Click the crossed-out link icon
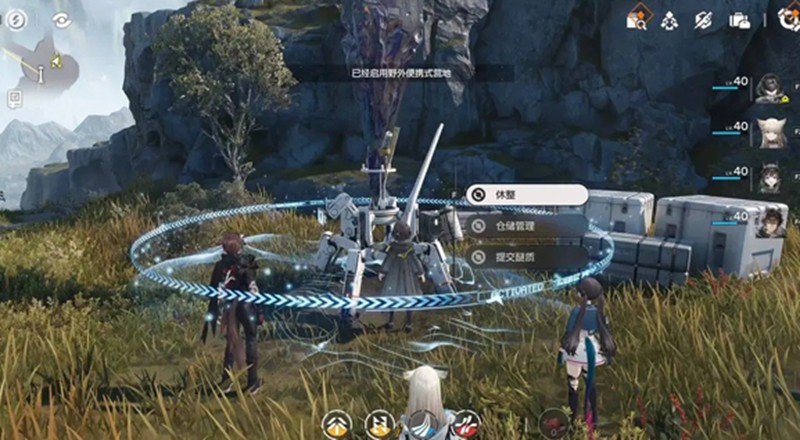 coord(704,19)
